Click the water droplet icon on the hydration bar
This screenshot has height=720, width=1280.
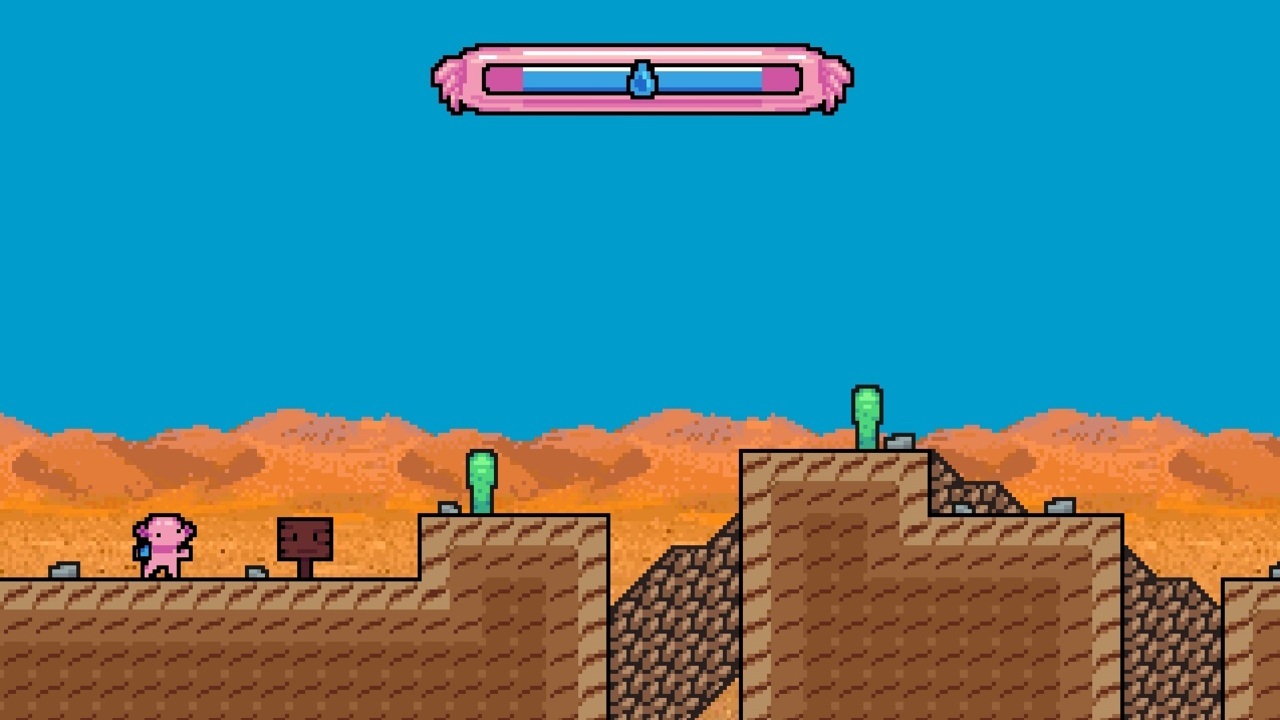(x=644, y=78)
